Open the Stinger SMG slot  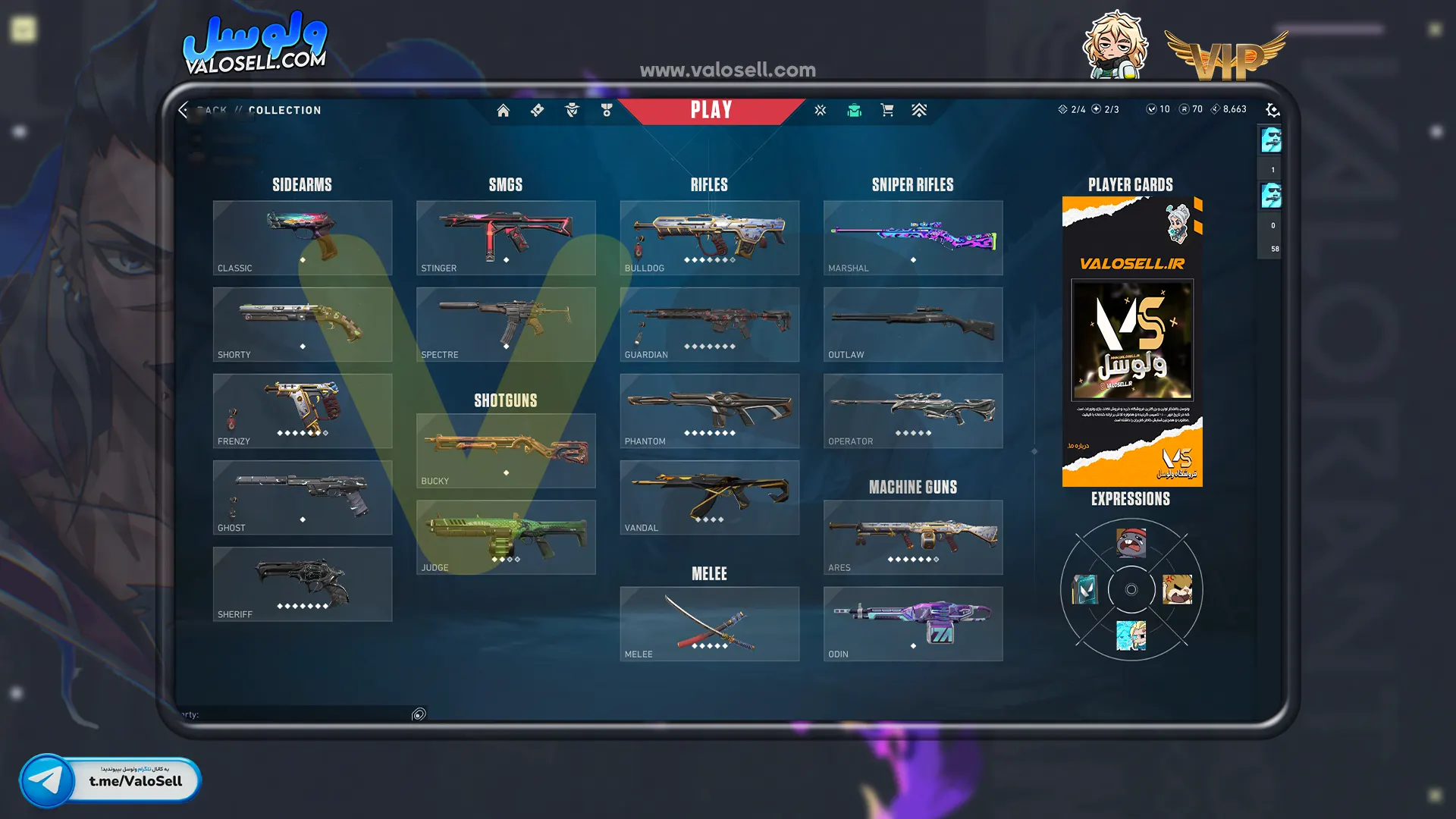click(505, 237)
